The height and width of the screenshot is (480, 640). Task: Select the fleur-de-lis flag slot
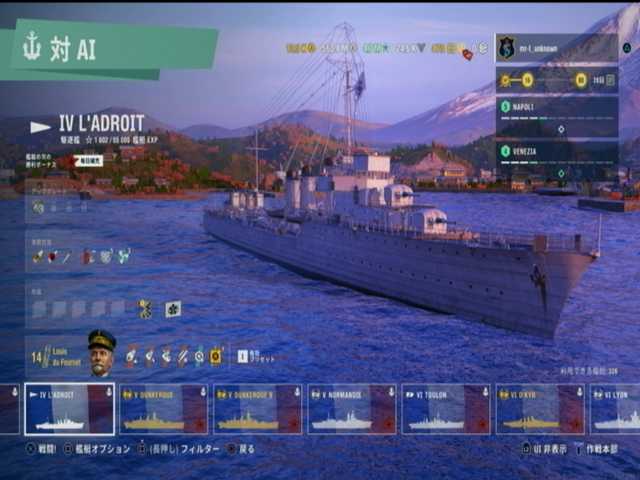coord(173,309)
